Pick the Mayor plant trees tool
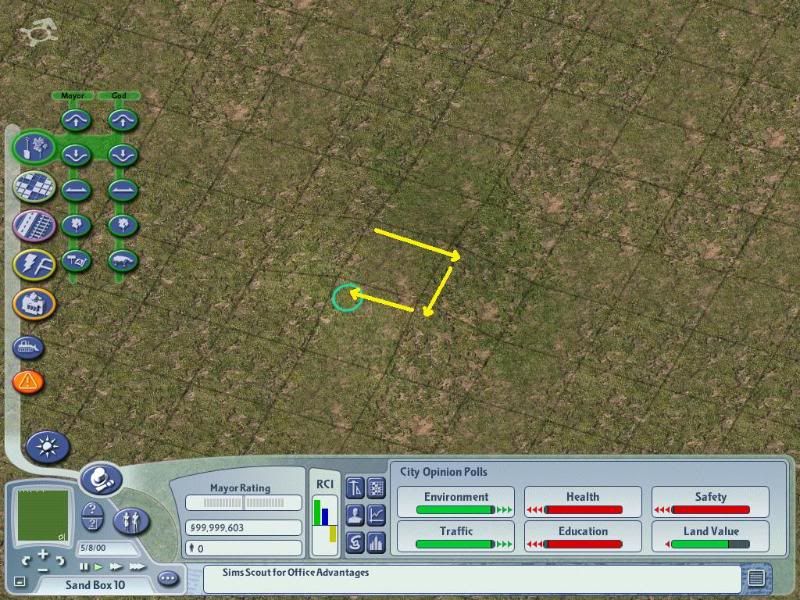Screen dimensions: 800x600 tap(76, 225)
